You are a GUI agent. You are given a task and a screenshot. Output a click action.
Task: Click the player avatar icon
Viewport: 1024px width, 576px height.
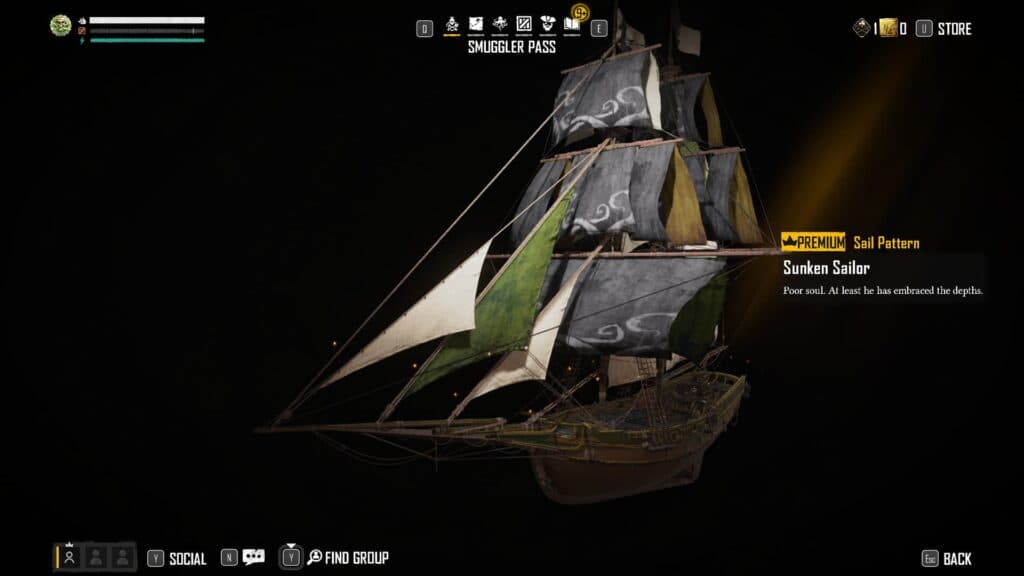click(x=61, y=25)
